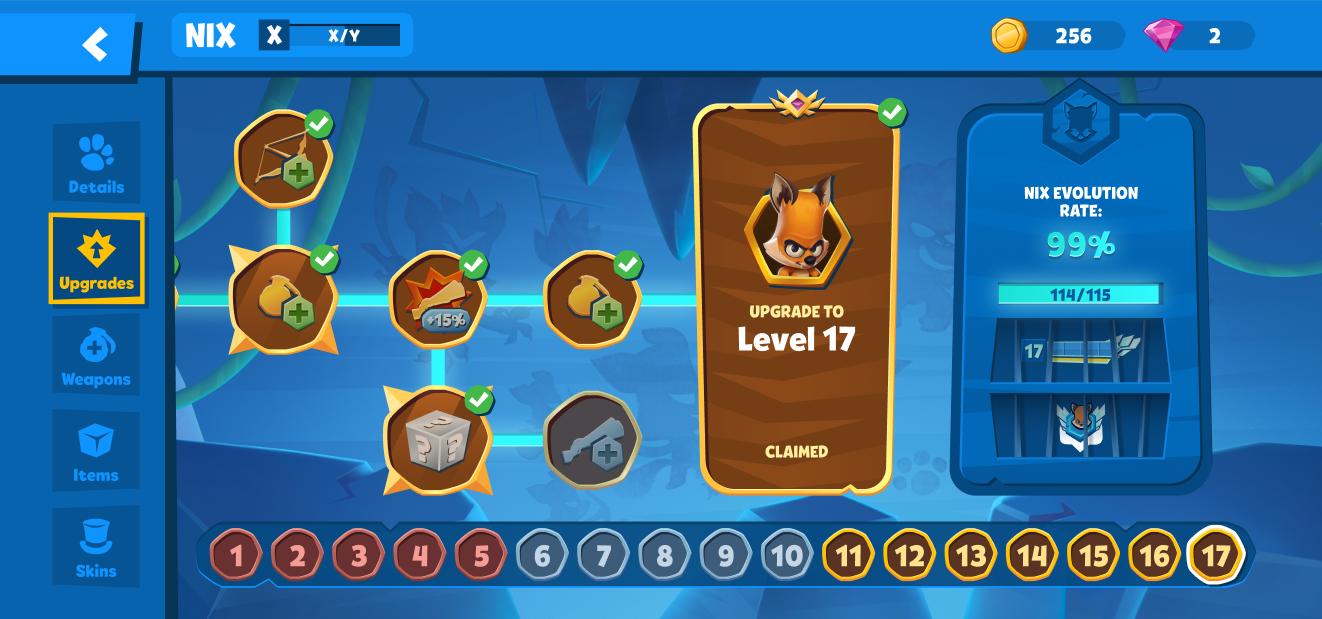The height and width of the screenshot is (619, 1322).
Task: Select the mystery box upgrade node
Action: (437, 438)
